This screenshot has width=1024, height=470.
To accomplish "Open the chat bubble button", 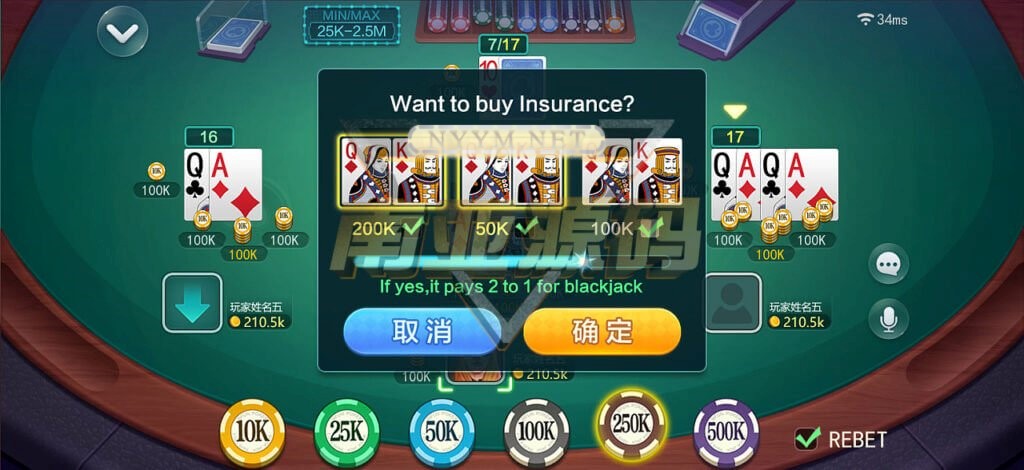I will [x=888, y=264].
